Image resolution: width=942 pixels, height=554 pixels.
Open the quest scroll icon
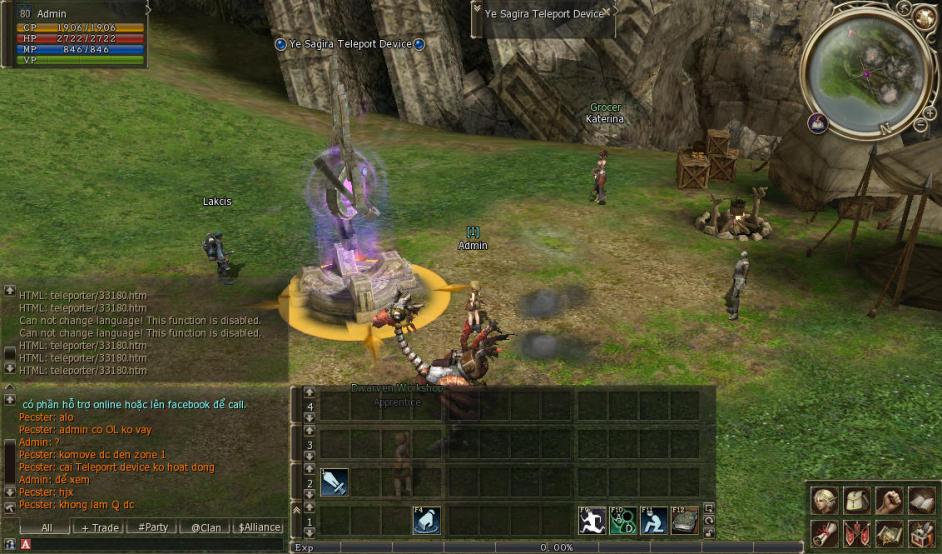825,533
